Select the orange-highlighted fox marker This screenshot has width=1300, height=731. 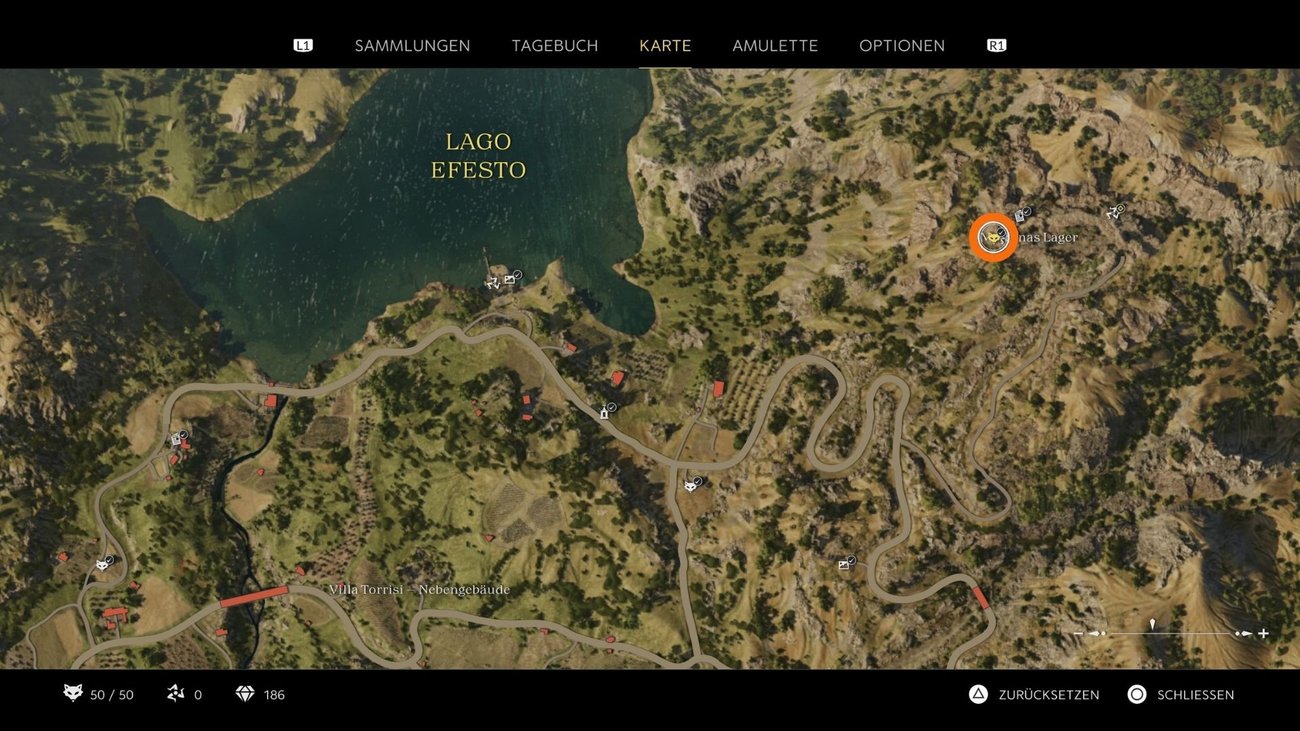point(992,237)
